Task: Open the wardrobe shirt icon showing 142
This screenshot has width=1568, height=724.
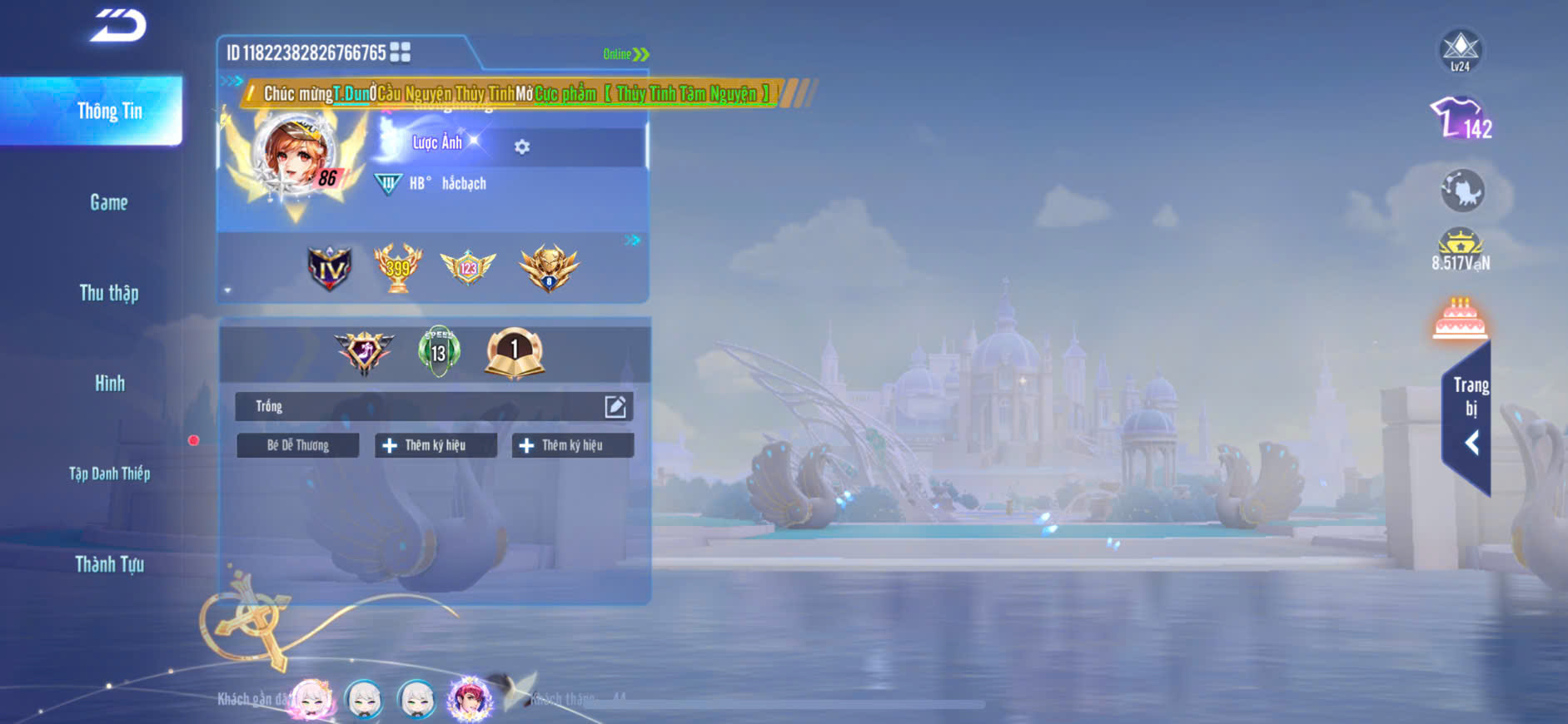Action: point(1461,118)
